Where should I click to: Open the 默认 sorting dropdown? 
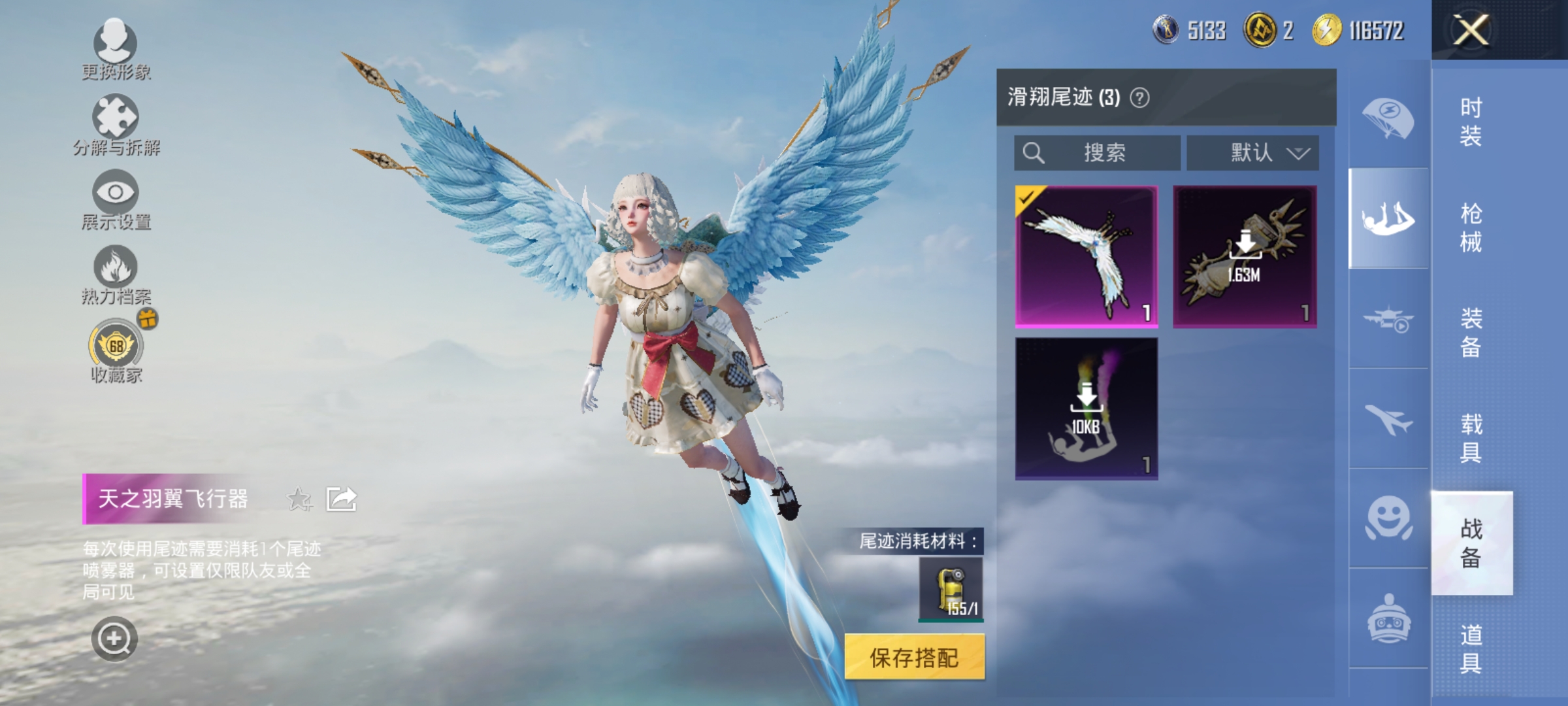click(1252, 152)
